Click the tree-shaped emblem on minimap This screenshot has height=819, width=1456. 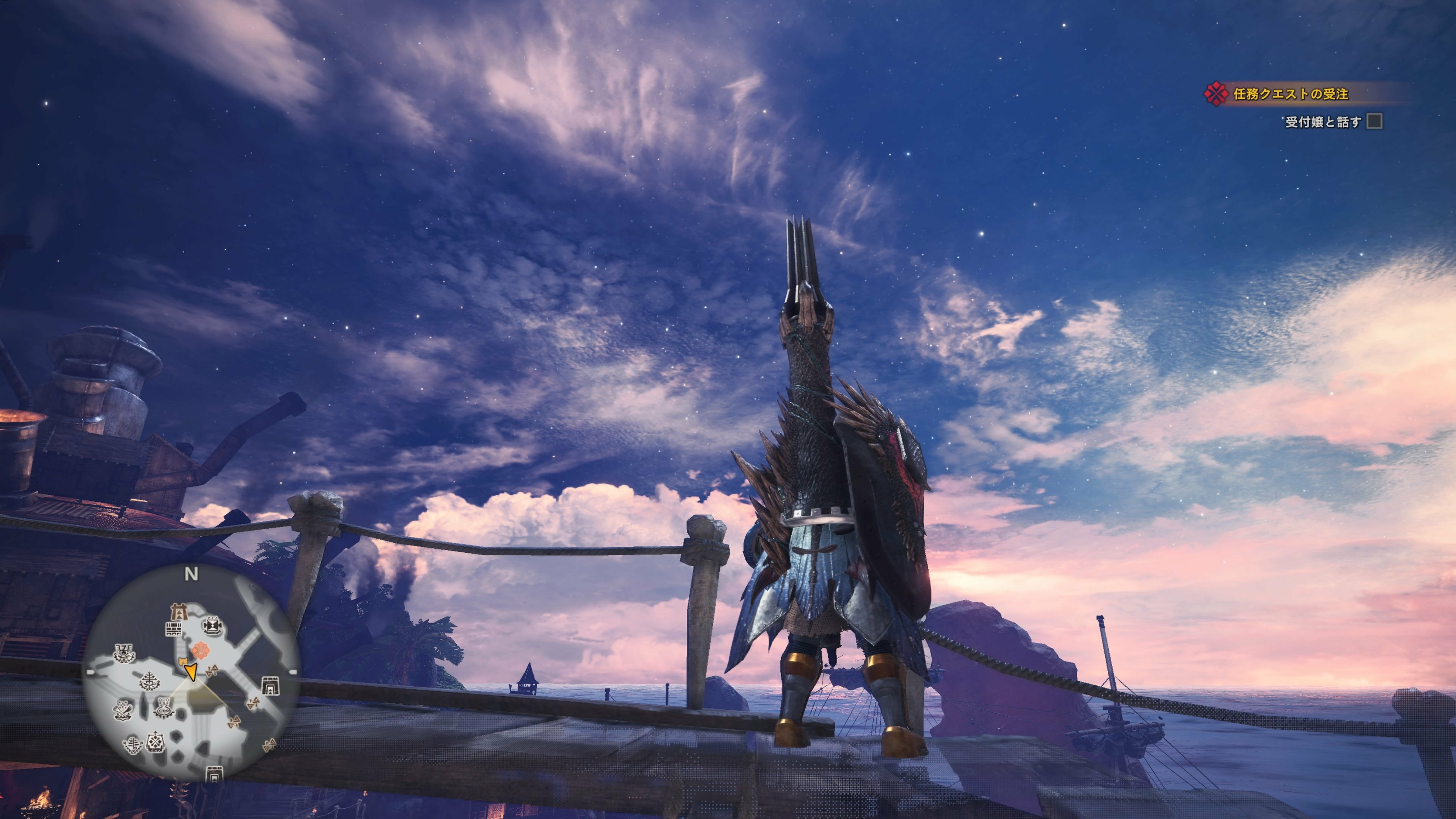point(150,680)
